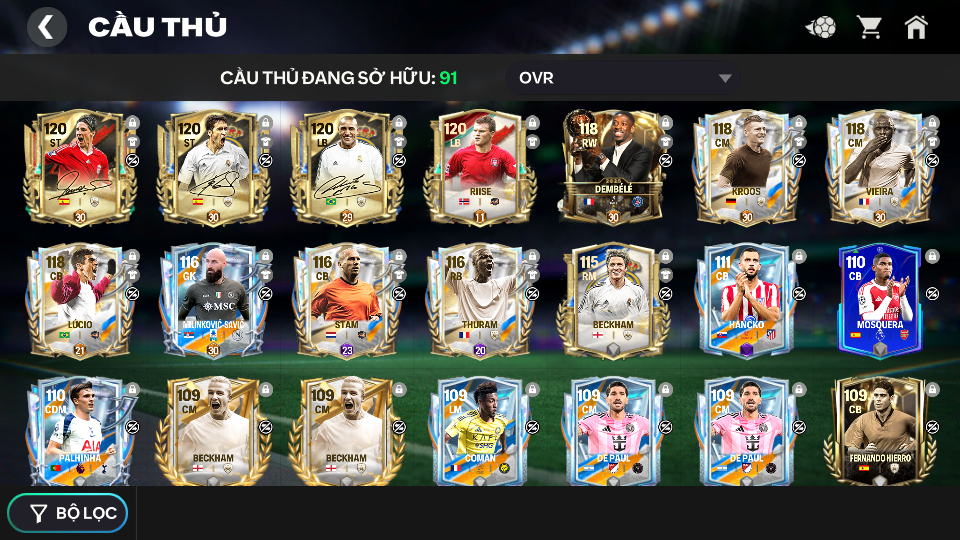960x540 pixels.
Task: Select the Riise player card
Action: (480, 167)
